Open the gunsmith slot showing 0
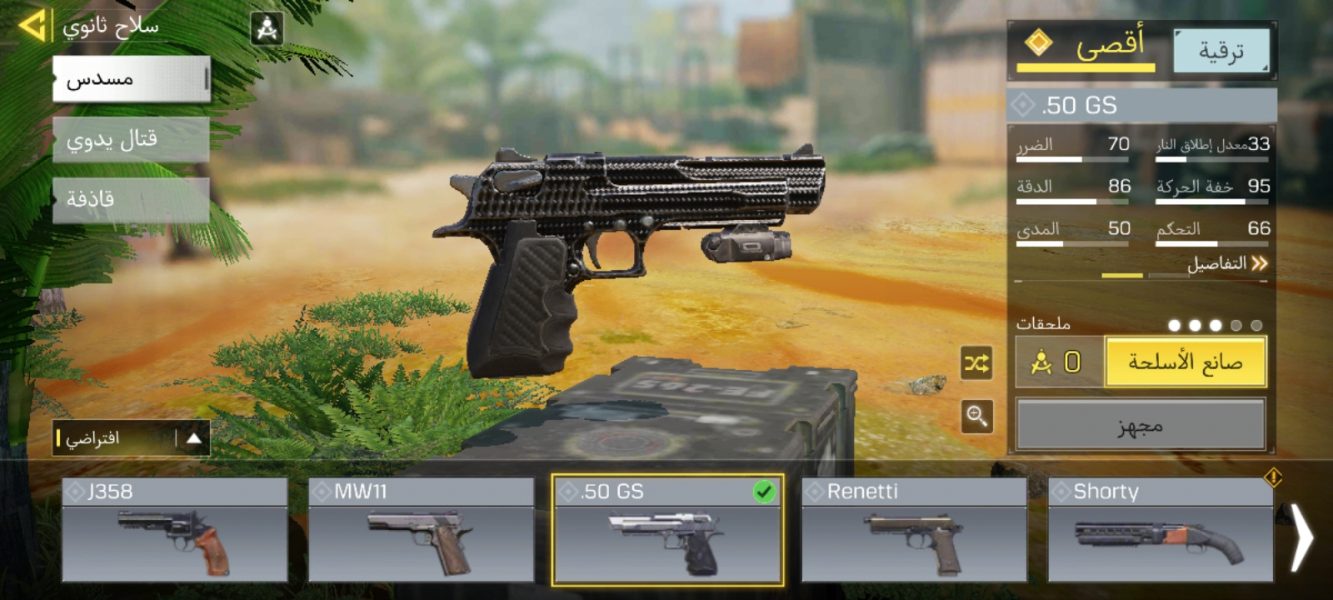 click(1060, 362)
